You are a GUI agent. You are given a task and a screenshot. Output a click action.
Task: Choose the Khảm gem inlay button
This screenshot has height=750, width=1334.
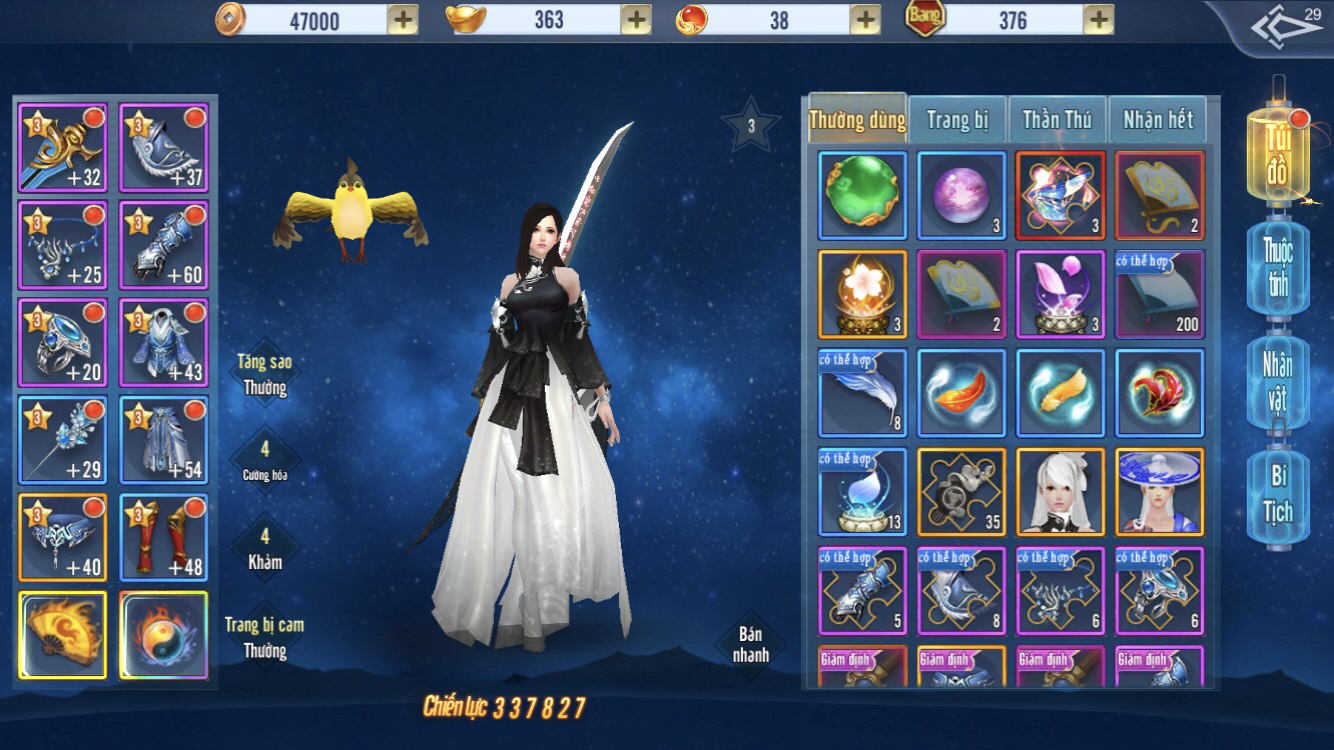265,550
